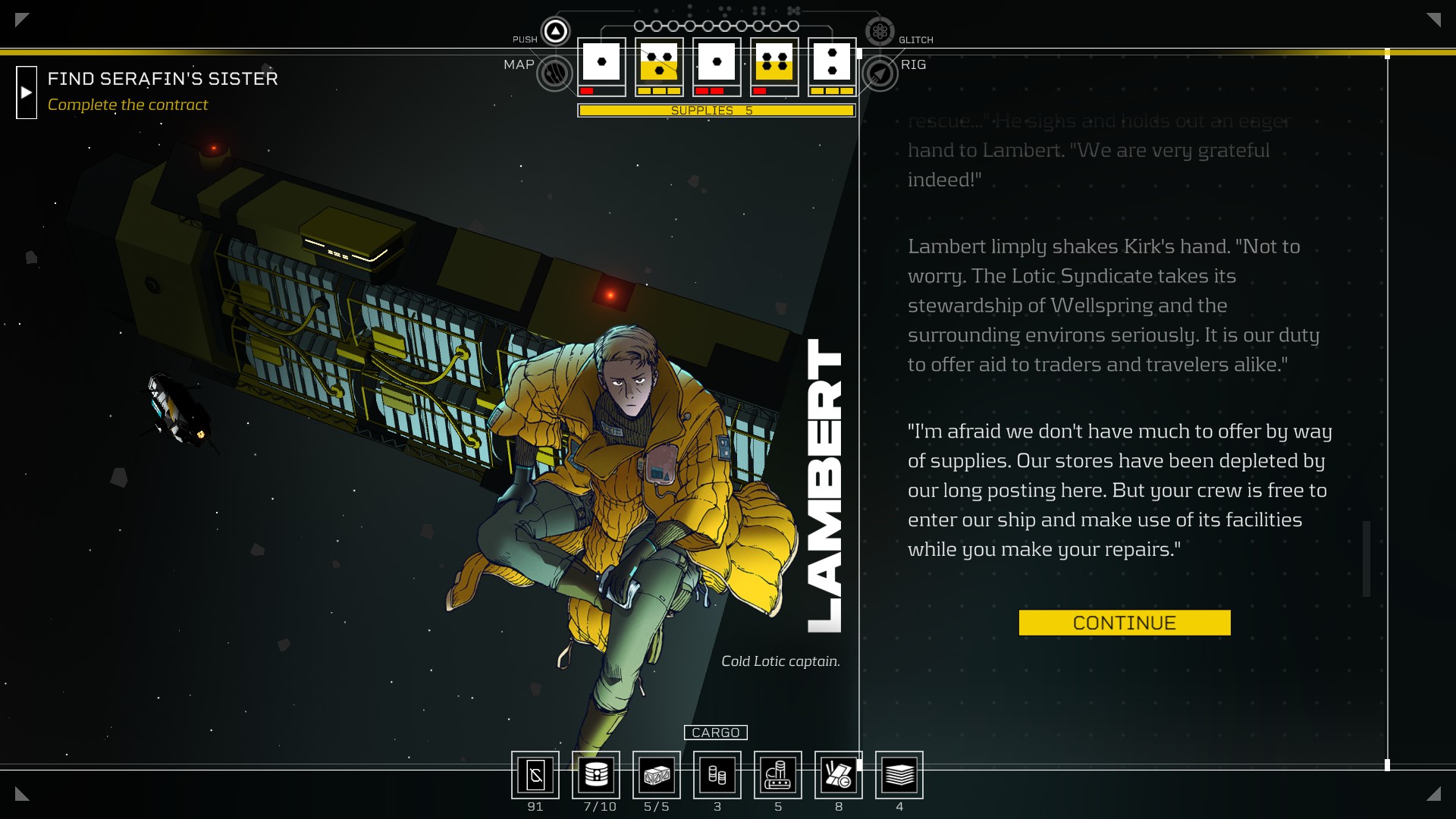The height and width of the screenshot is (819, 1456).
Task: Select the die showing two pips
Action: [832, 62]
